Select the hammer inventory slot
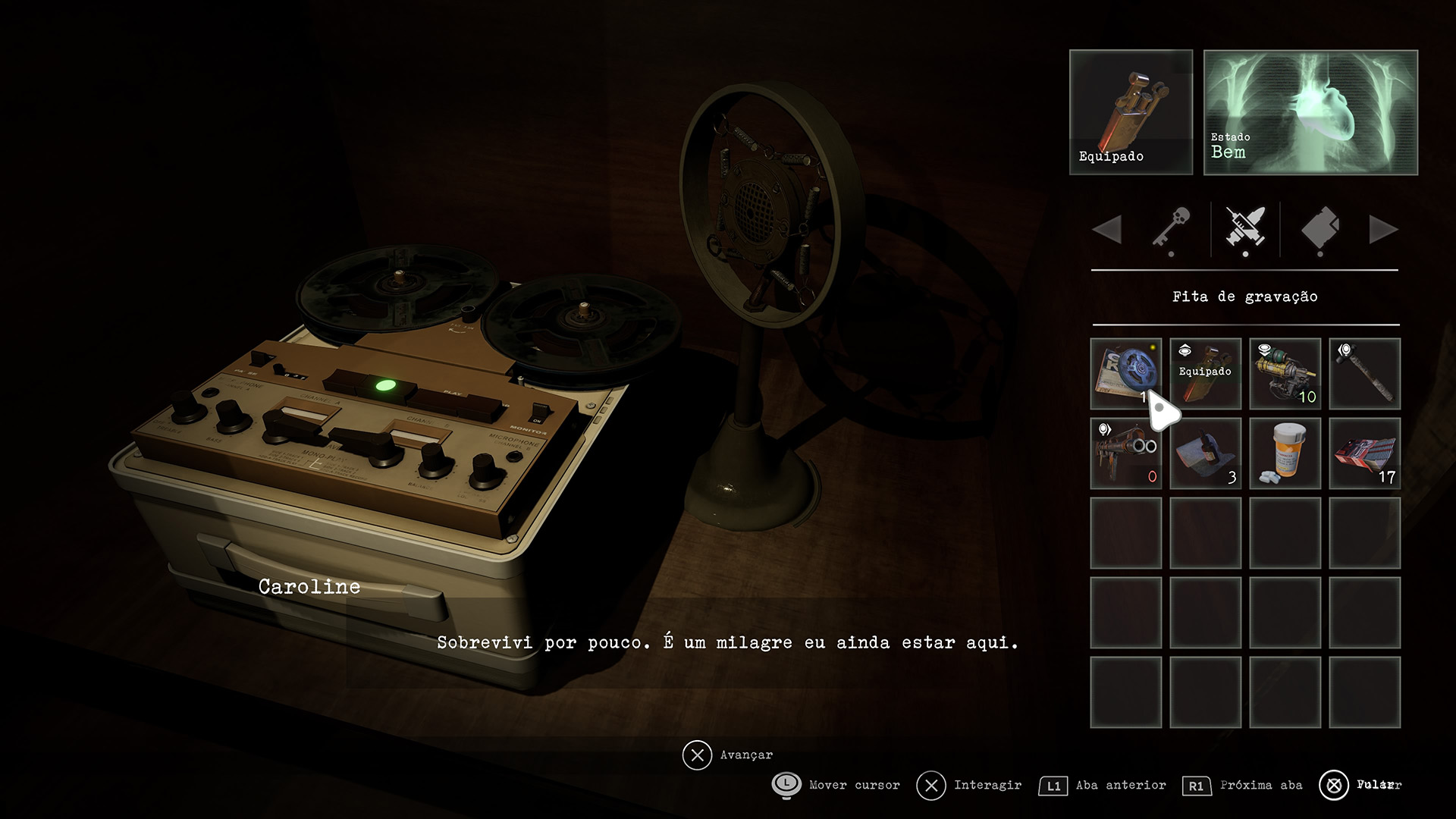Image resolution: width=1456 pixels, height=819 pixels. [x=1364, y=373]
